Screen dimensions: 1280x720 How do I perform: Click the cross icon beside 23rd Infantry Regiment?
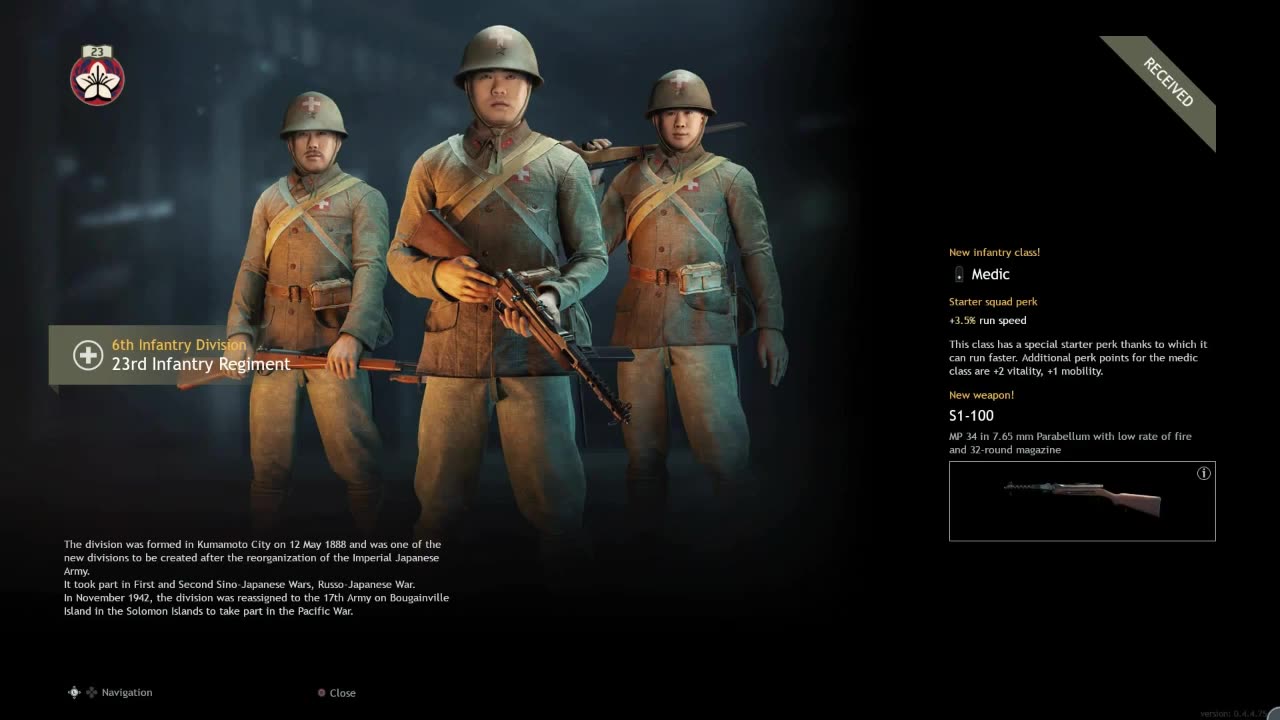pyautogui.click(x=88, y=355)
